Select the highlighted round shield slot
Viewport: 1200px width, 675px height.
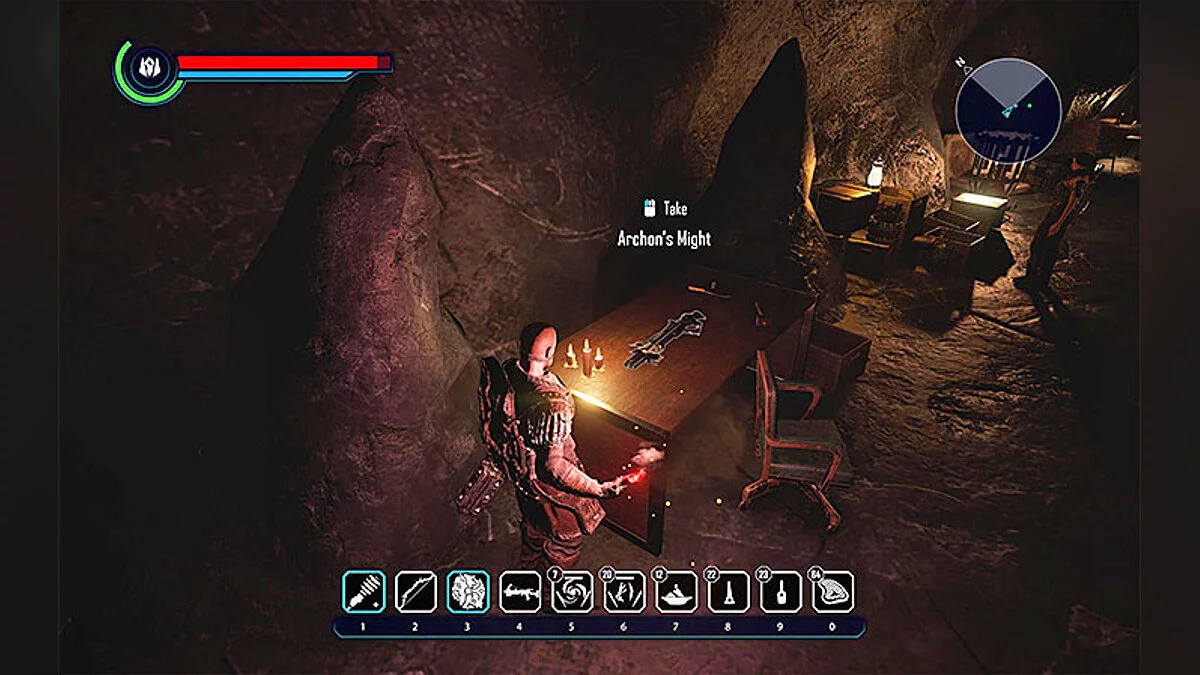point(467,591)
